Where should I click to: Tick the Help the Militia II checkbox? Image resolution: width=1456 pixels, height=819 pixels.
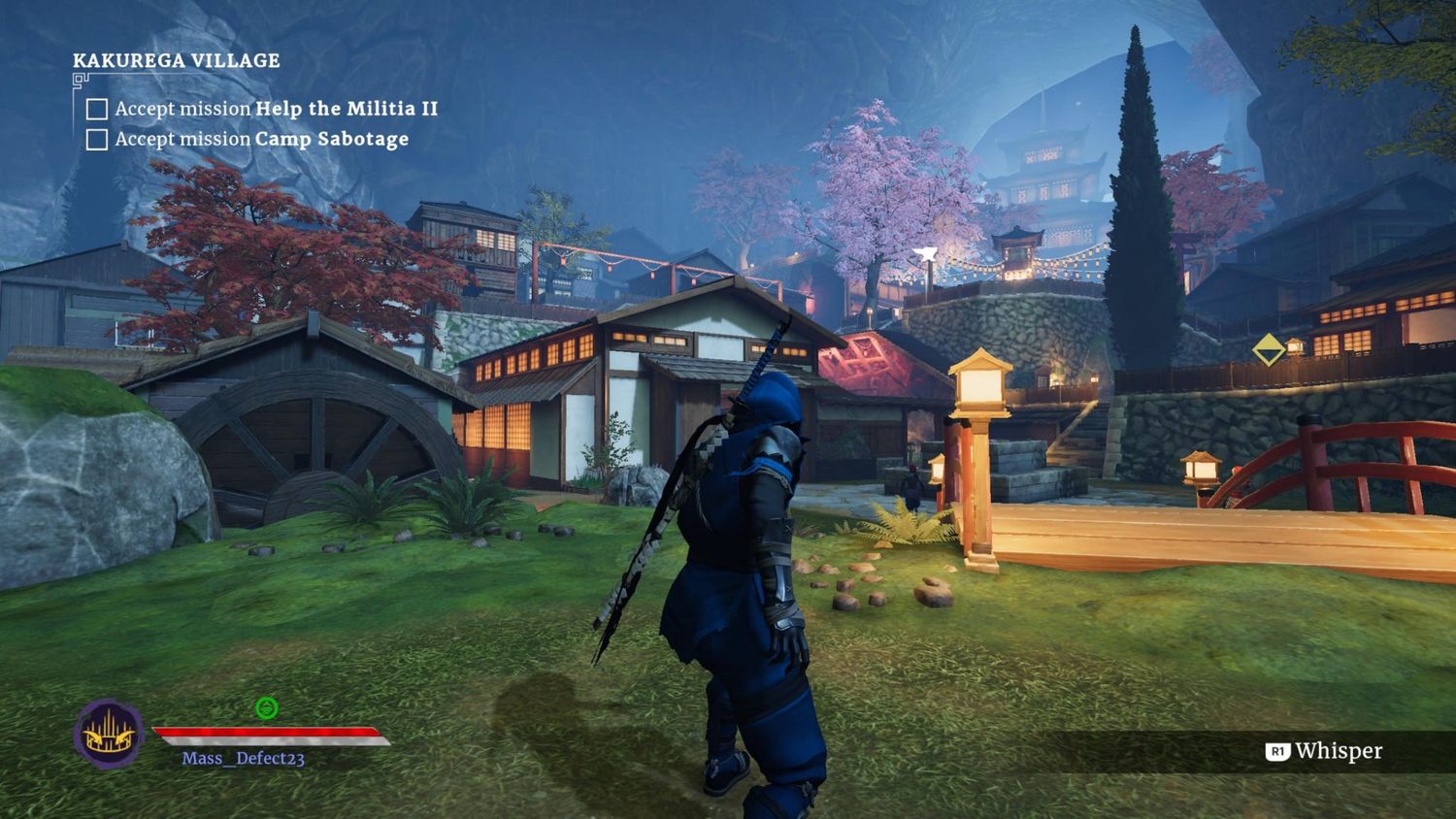click(97, 109)
